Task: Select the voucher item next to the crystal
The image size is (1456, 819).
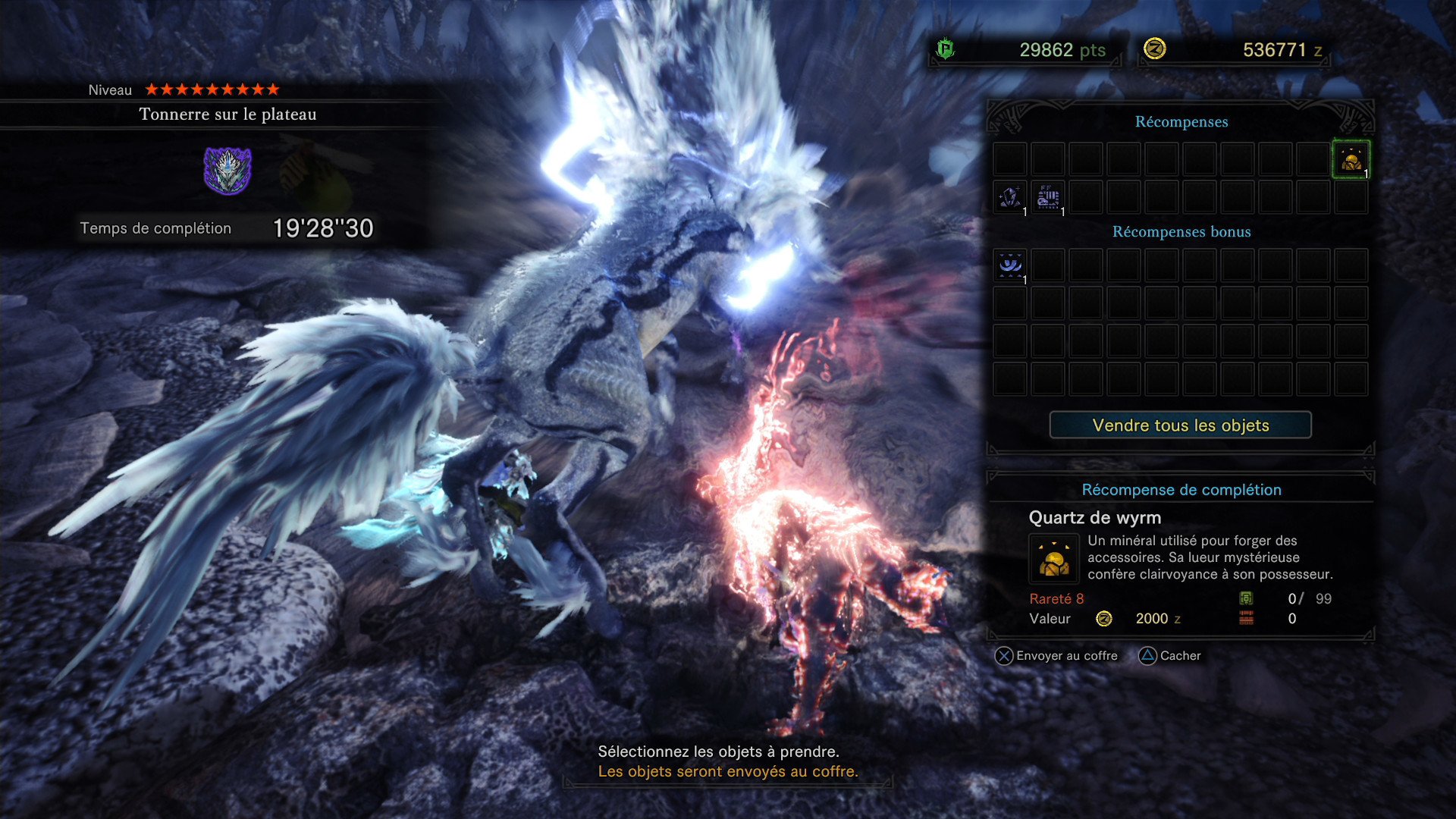Action: click(x=1046, y=197)
